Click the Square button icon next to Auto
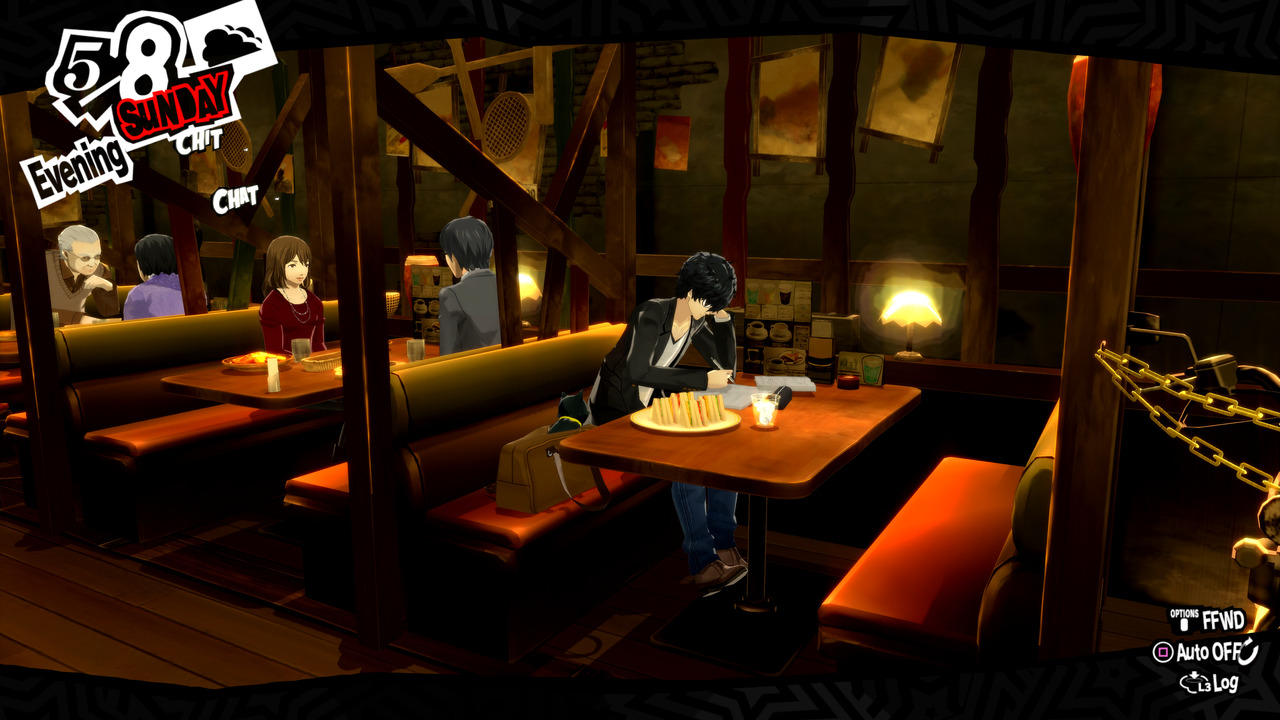This screenshot has height=720, width=1280. click(1164, 651)
